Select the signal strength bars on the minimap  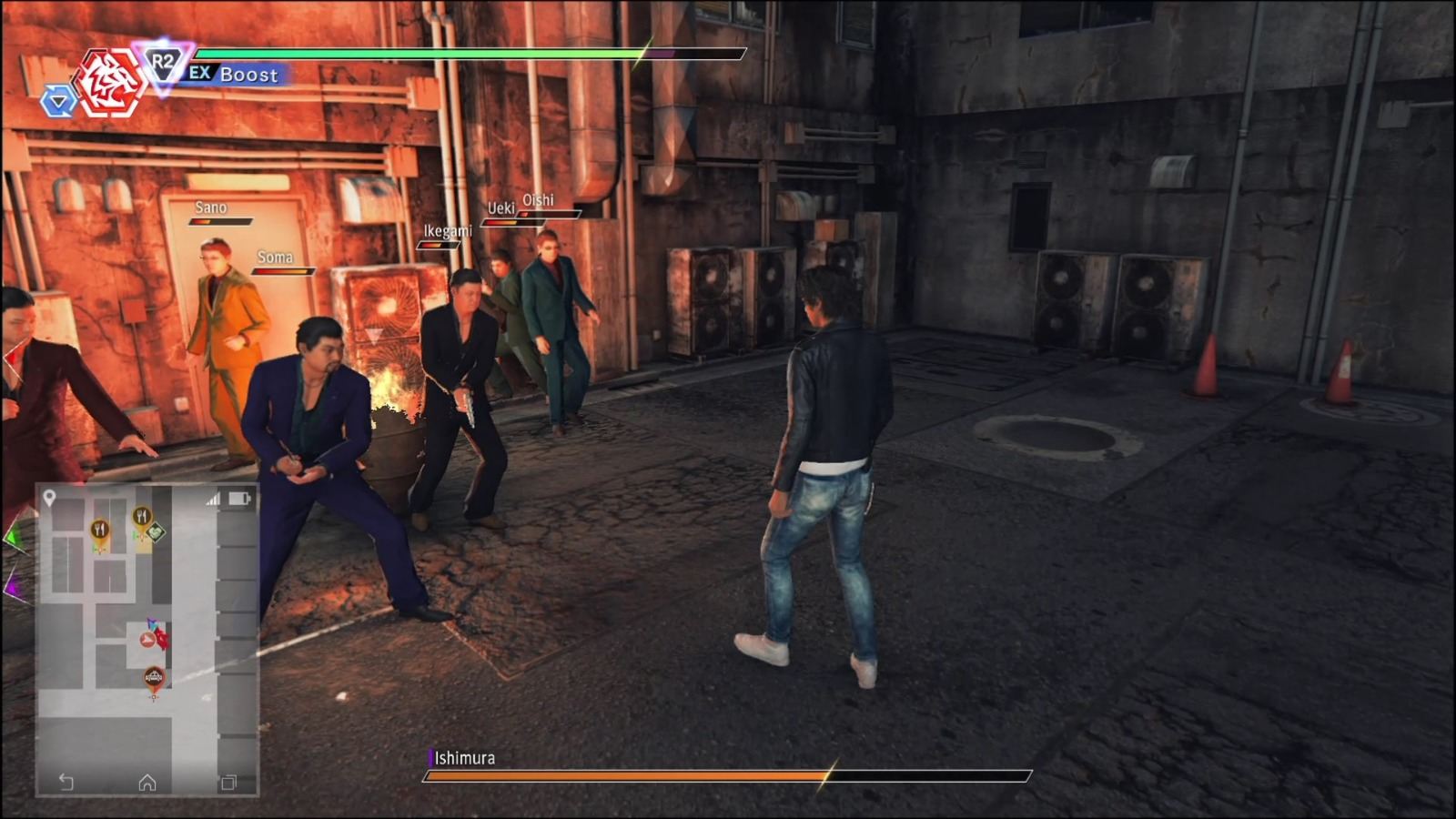pyautogui.click(x=214, y=499)
